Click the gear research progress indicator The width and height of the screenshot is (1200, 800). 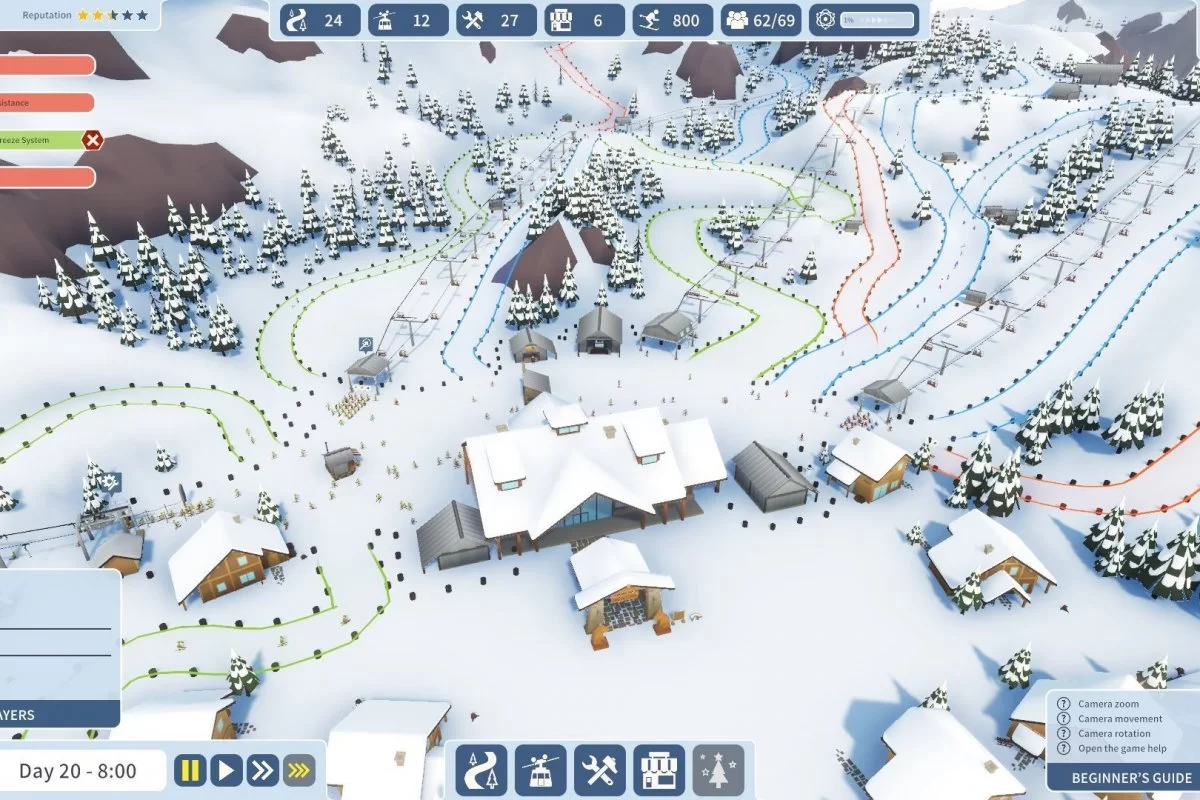[x=864, y=20]
